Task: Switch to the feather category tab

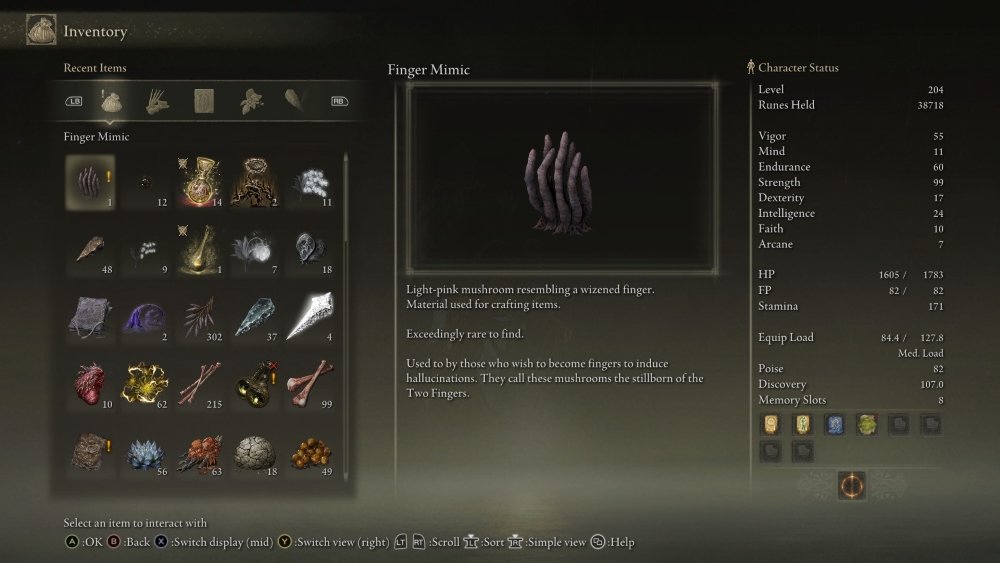Action: 297,100
